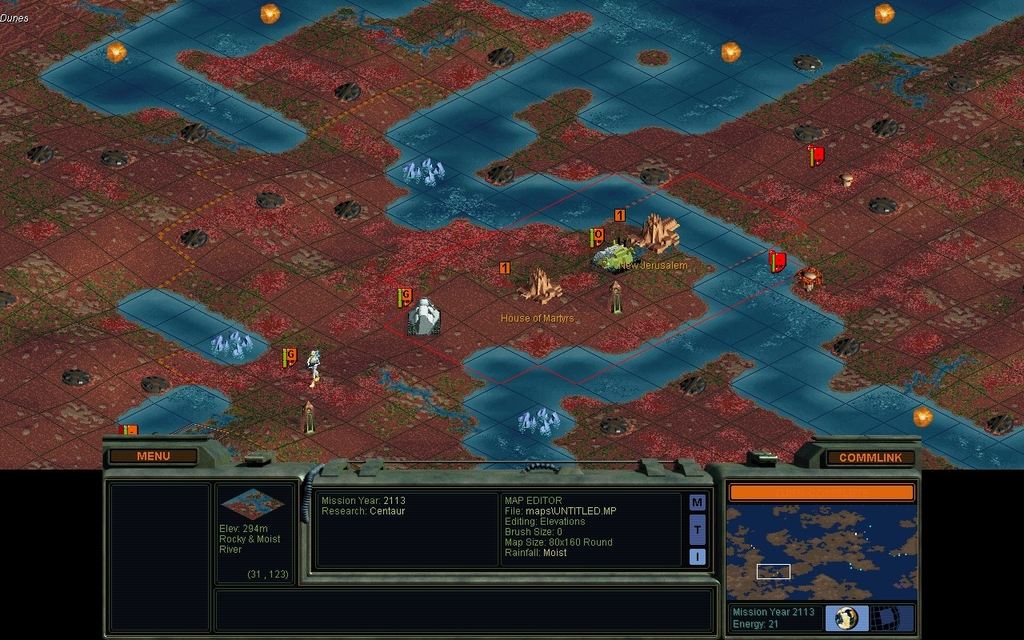This screenshot has height=640, width=1024.
Task: Select the white rover unit near House of Martyrs
Action: tap(424, 317)
